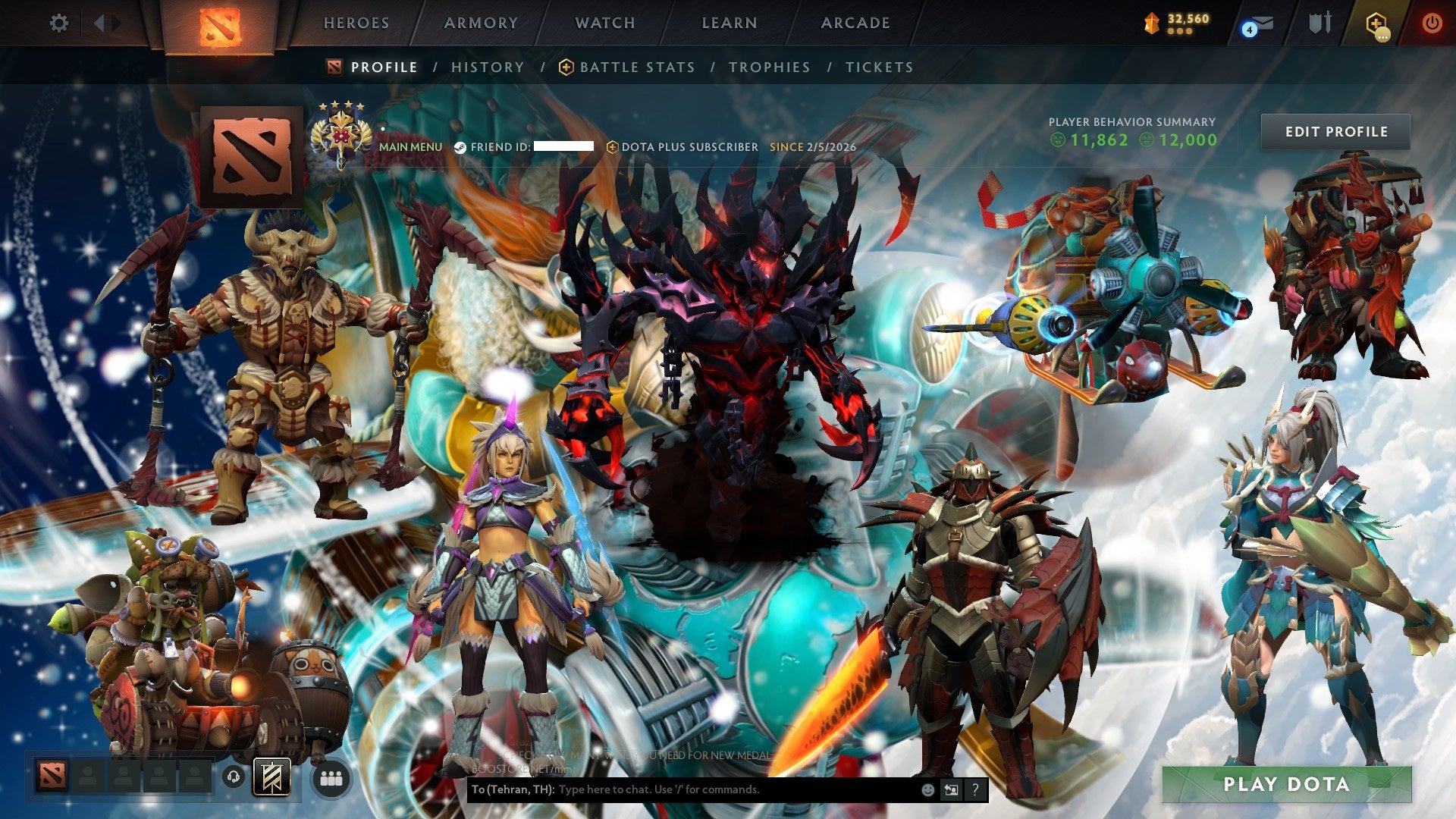
Task: Toggle the chat channel switcher icon
Action: pyautogui.click(x=950, y=789)
